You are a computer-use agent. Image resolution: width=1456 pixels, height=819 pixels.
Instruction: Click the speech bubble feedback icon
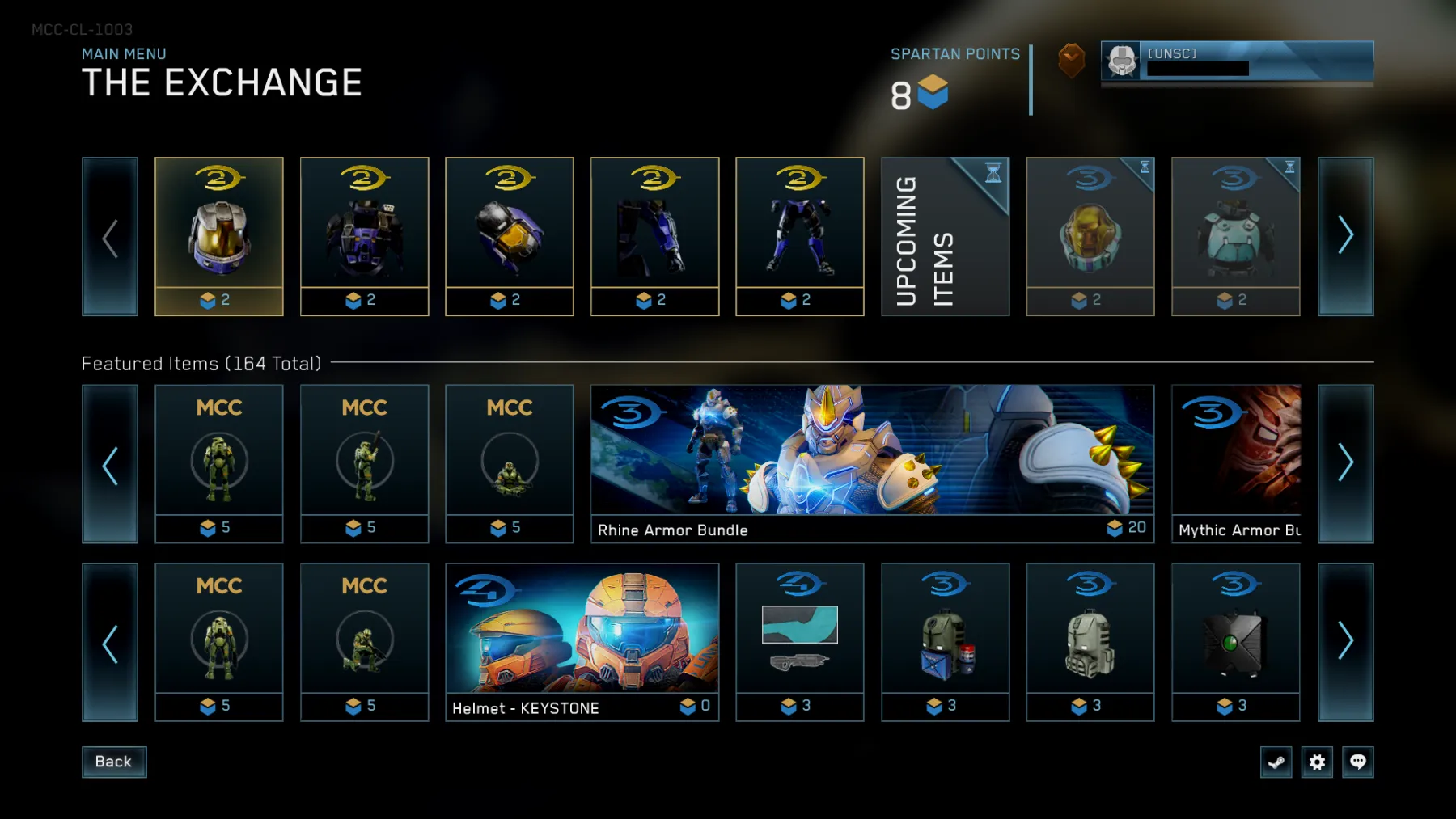pyautogui.click(x=1358, y=762)
